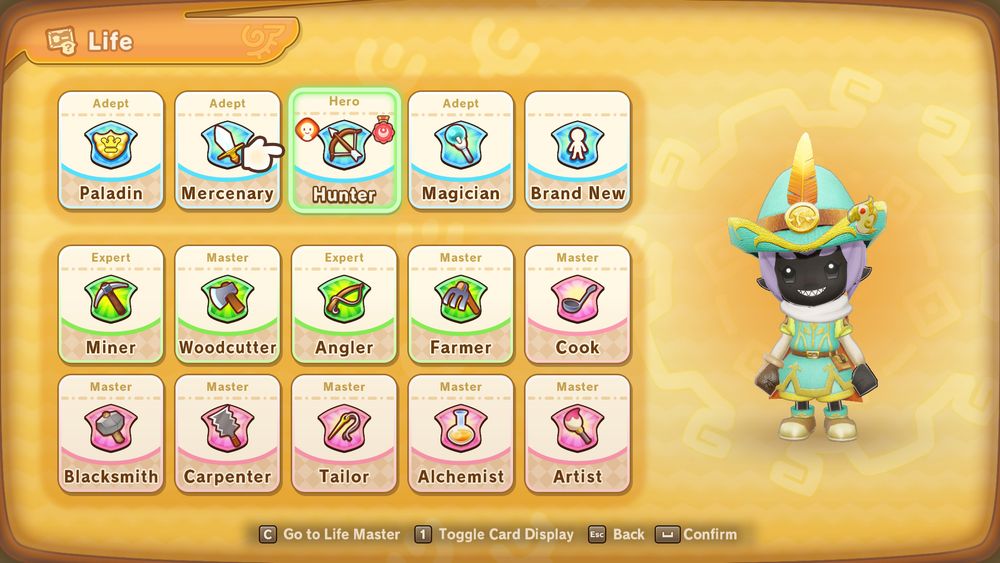Choose the Angler life card
This screenshot has height=563, width=1000.
point(344,303)
